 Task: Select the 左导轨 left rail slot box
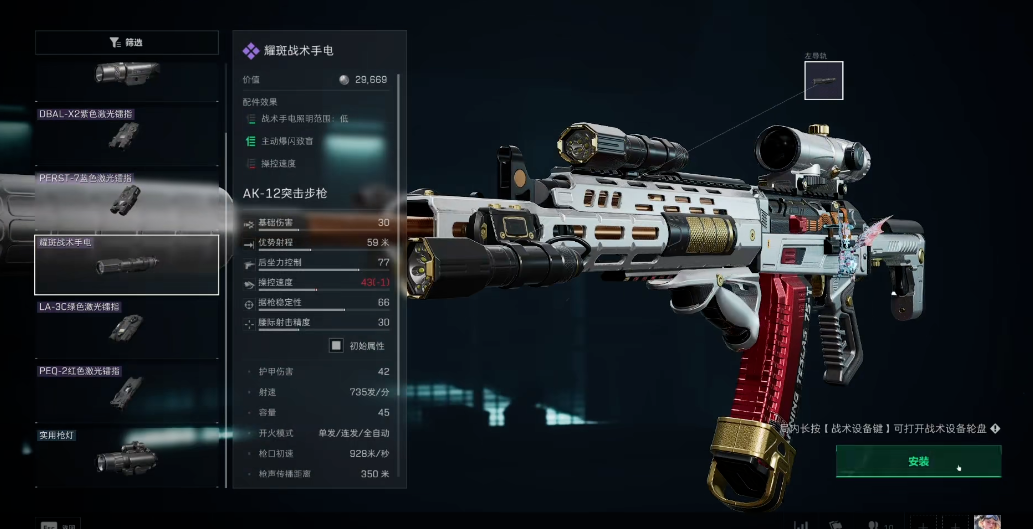pyautogui.click(x=823, y=81)
